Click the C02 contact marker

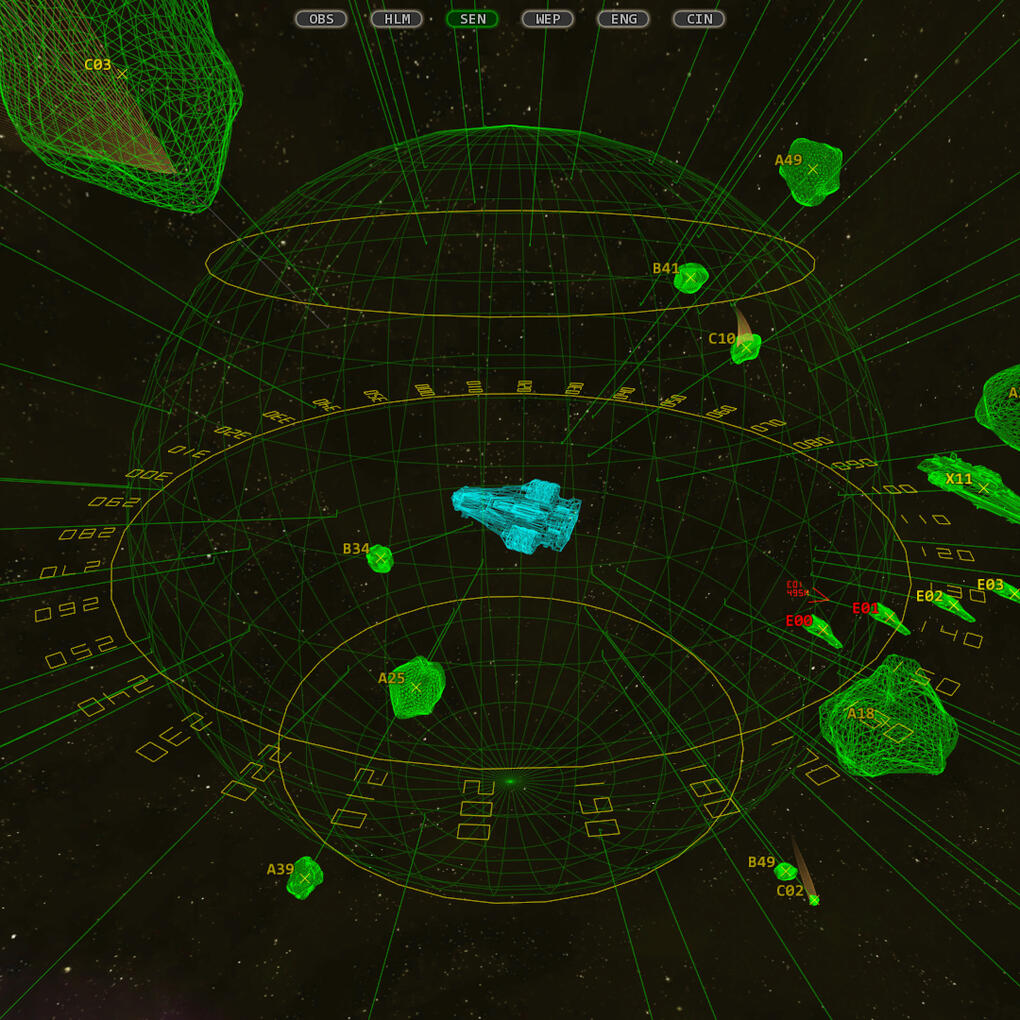[x=814, y=900]
